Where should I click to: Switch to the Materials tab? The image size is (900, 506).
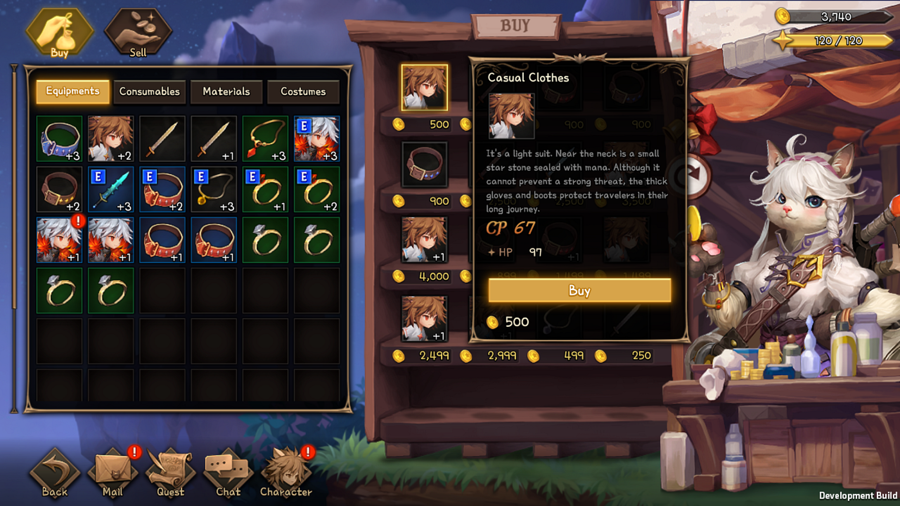(226, 92)
